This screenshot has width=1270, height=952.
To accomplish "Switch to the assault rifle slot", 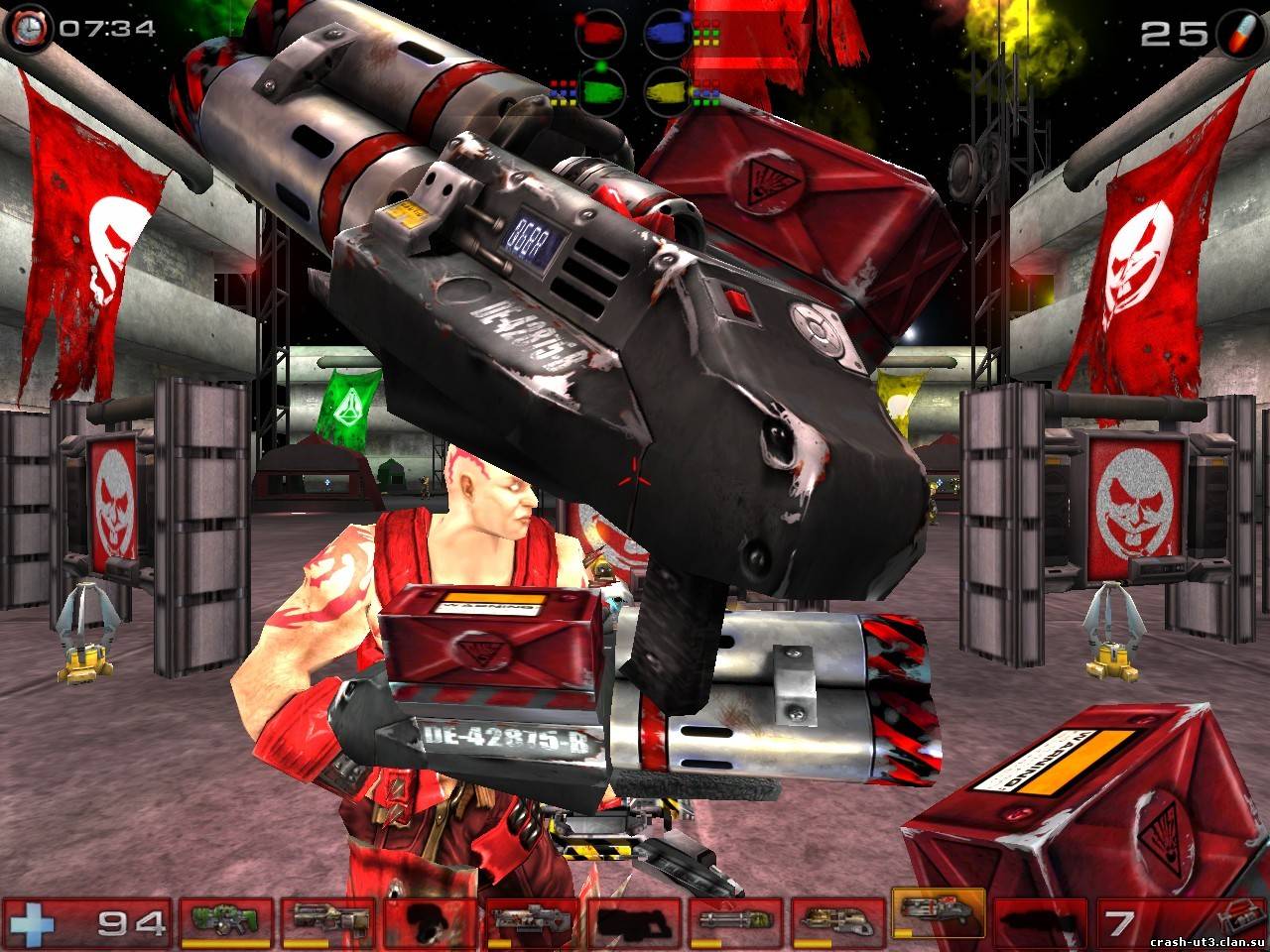I will (327, 921).
